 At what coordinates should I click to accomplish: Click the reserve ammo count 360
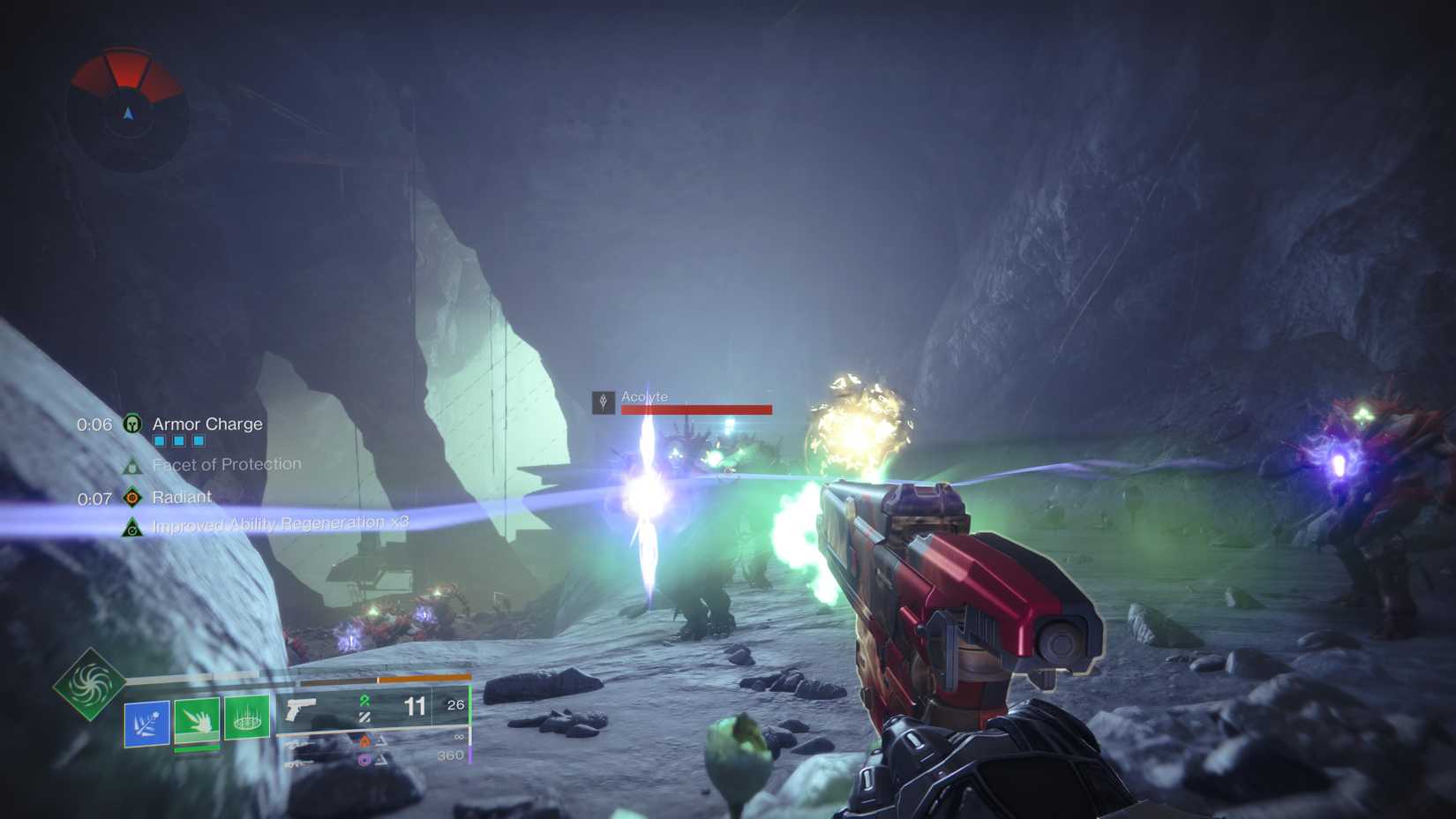[450, 755]
